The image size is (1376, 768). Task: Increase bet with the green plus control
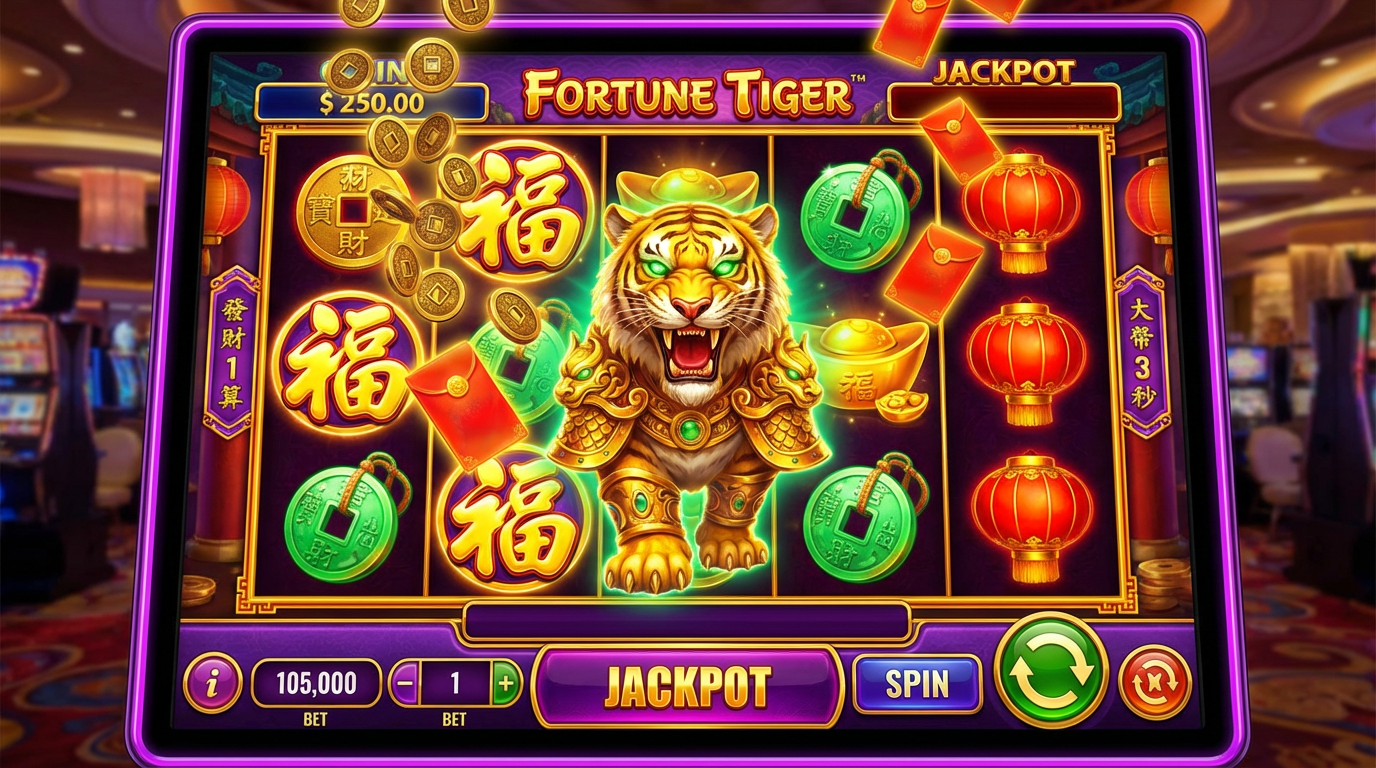[507, 684]
